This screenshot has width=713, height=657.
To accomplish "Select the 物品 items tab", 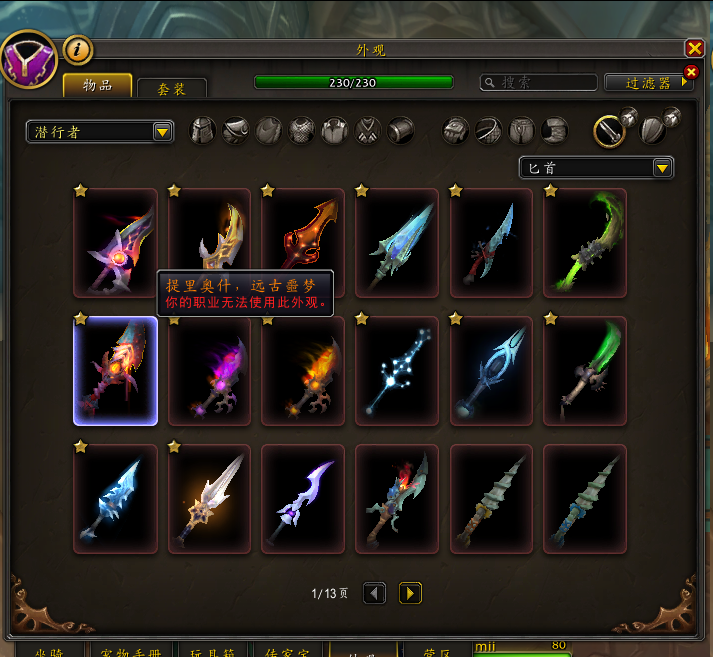I will [98, 86].
